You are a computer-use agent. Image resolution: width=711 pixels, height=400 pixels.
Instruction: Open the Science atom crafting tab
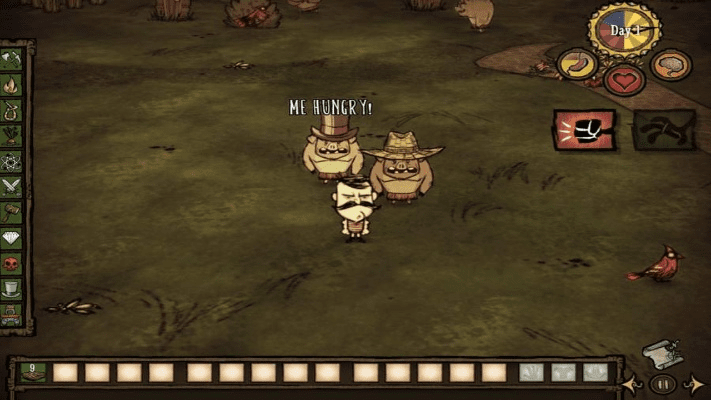point(12,161)
